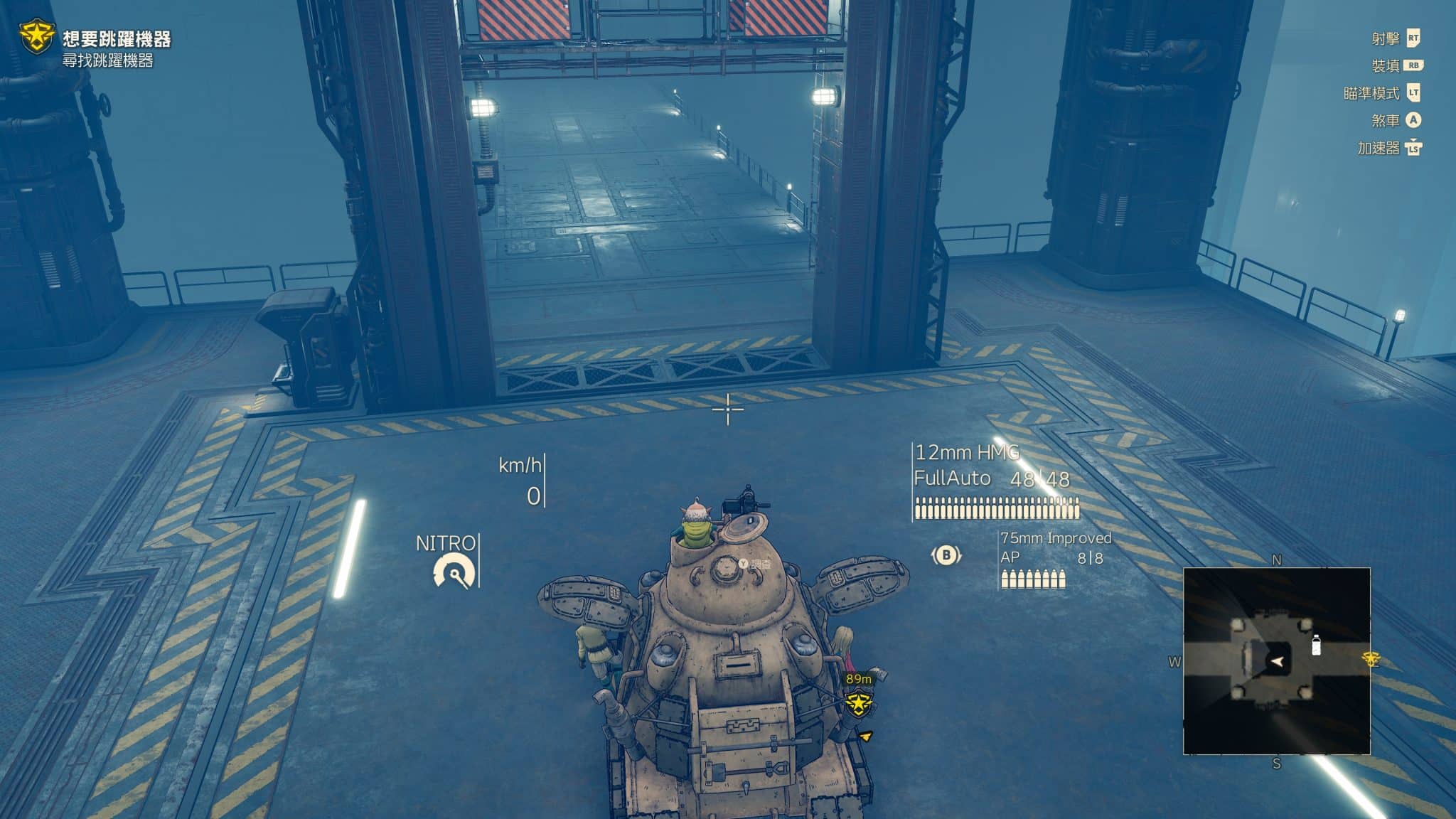The image size is (1456, 819).
Task: Click the yellow star quest badge icon
Action: tap(36, 36)
